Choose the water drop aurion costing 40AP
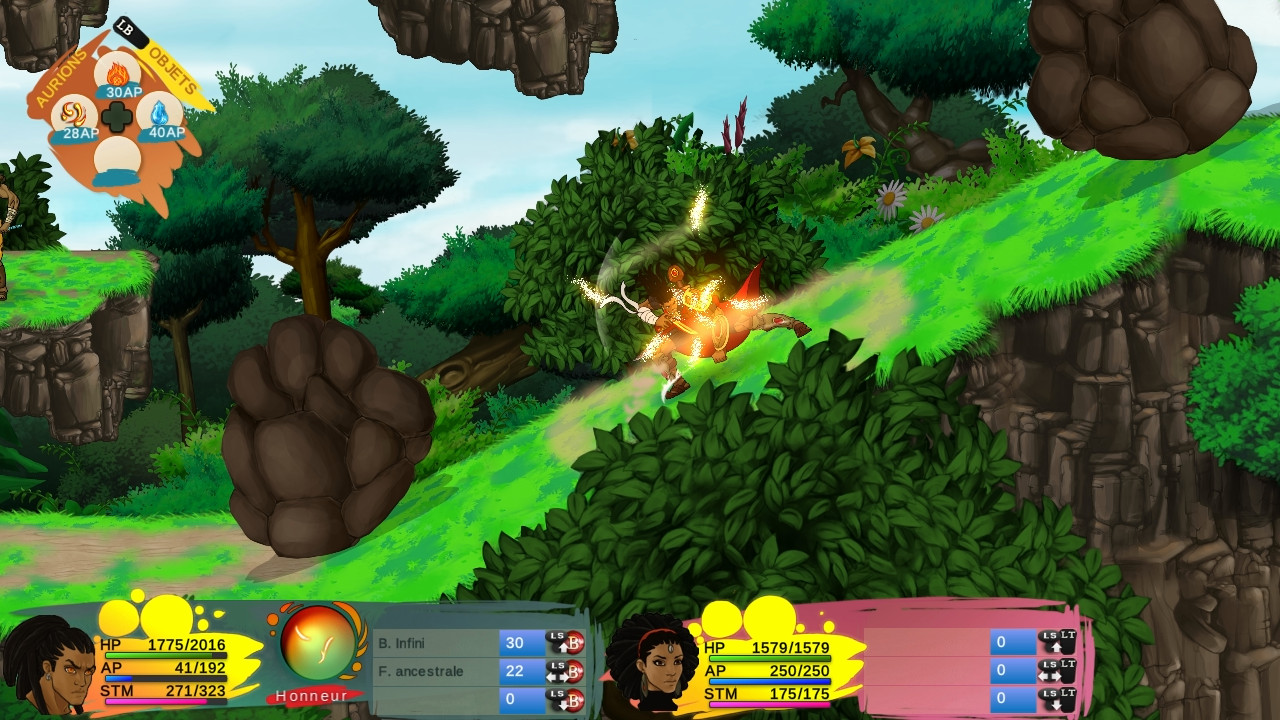 click(160, 117)
